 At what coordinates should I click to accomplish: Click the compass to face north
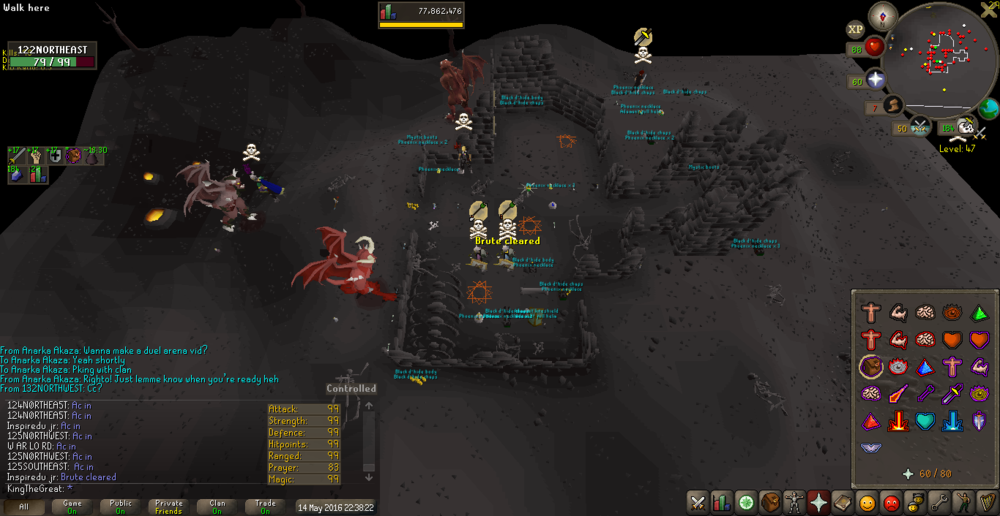point(882,16)
